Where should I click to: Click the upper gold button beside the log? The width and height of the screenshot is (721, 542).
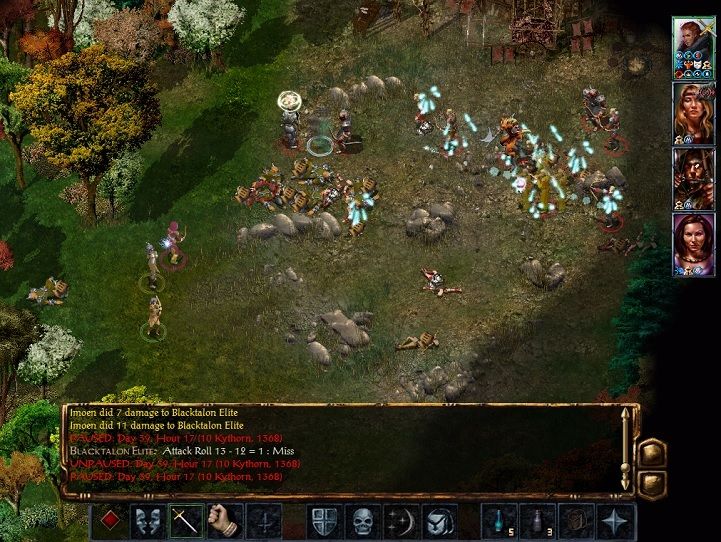coord(650,451)
